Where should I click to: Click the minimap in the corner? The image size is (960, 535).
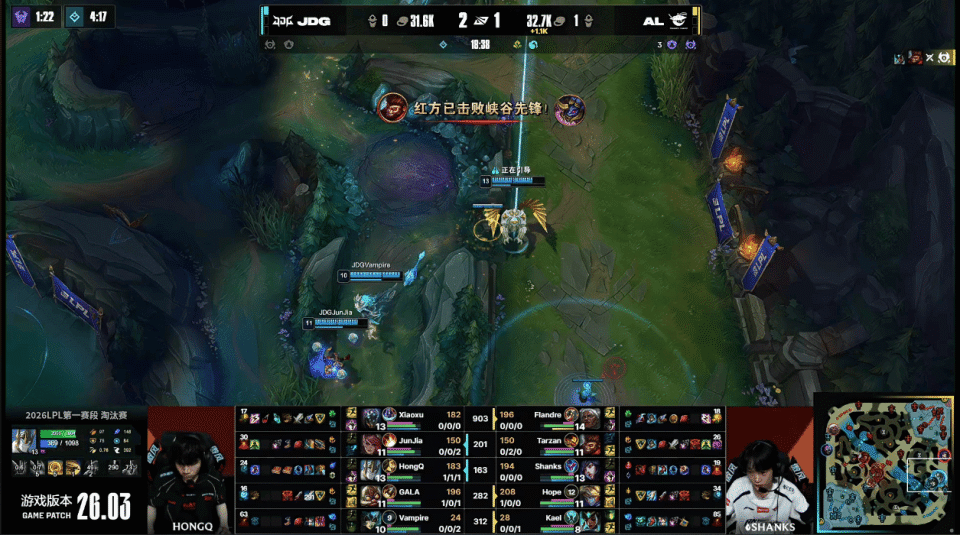(887, 465)
